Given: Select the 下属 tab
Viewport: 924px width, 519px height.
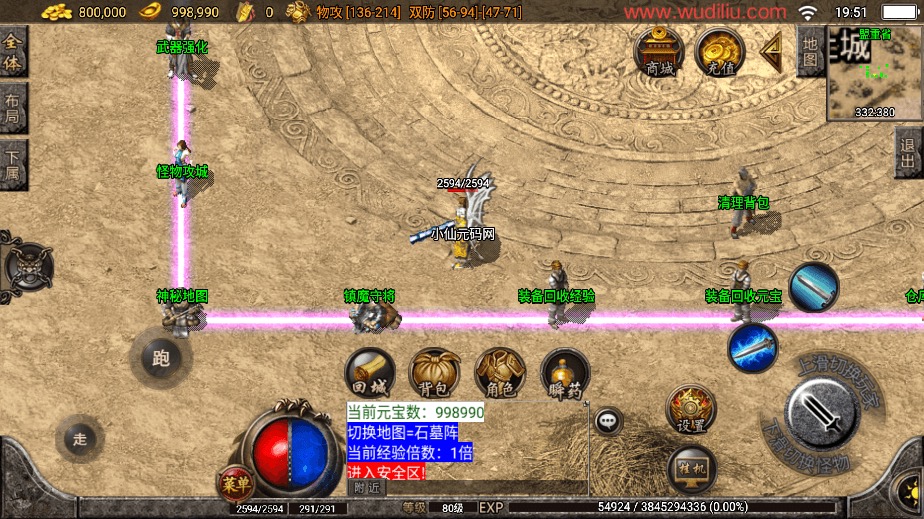Looking at the screenshot, I should 13,164.
